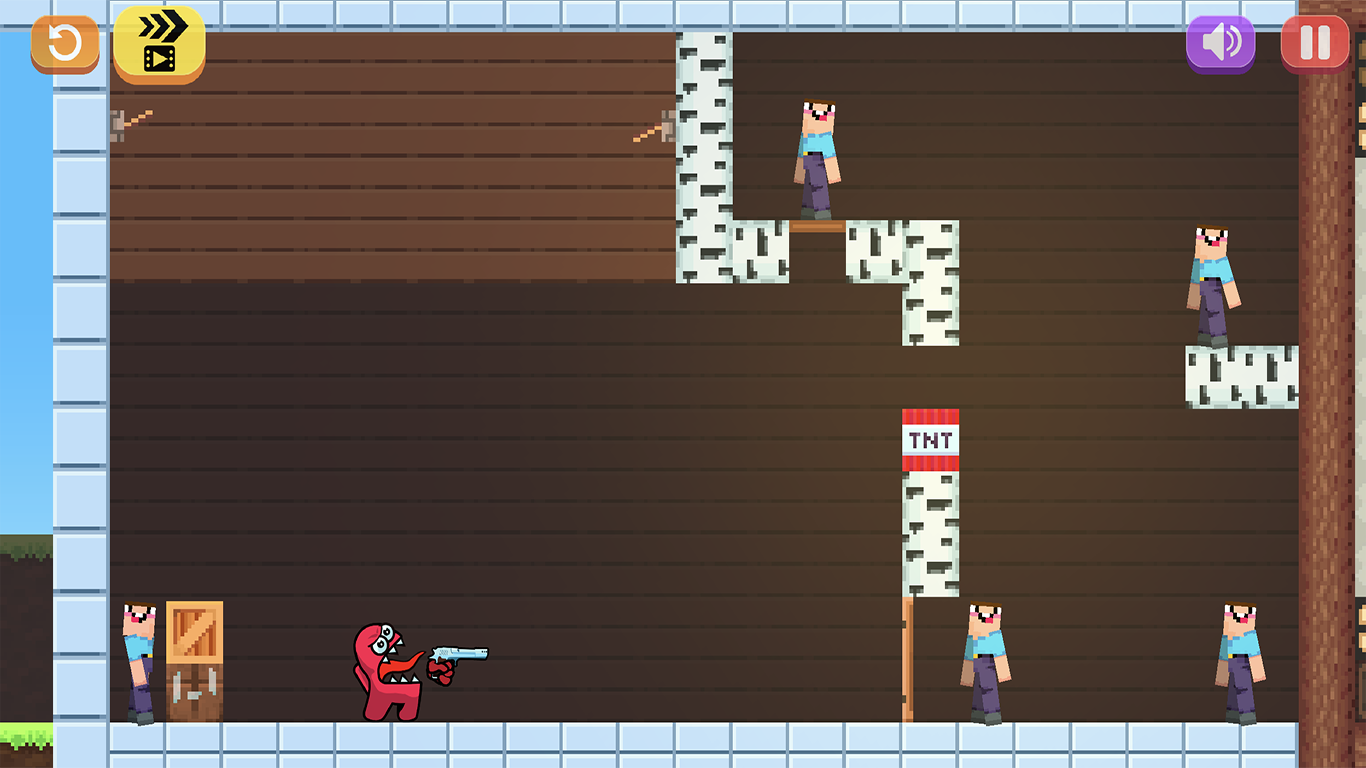Screen dimensions: 1366x768
Task: Click the noob standing on the birch platform
Action: (818, 160)
